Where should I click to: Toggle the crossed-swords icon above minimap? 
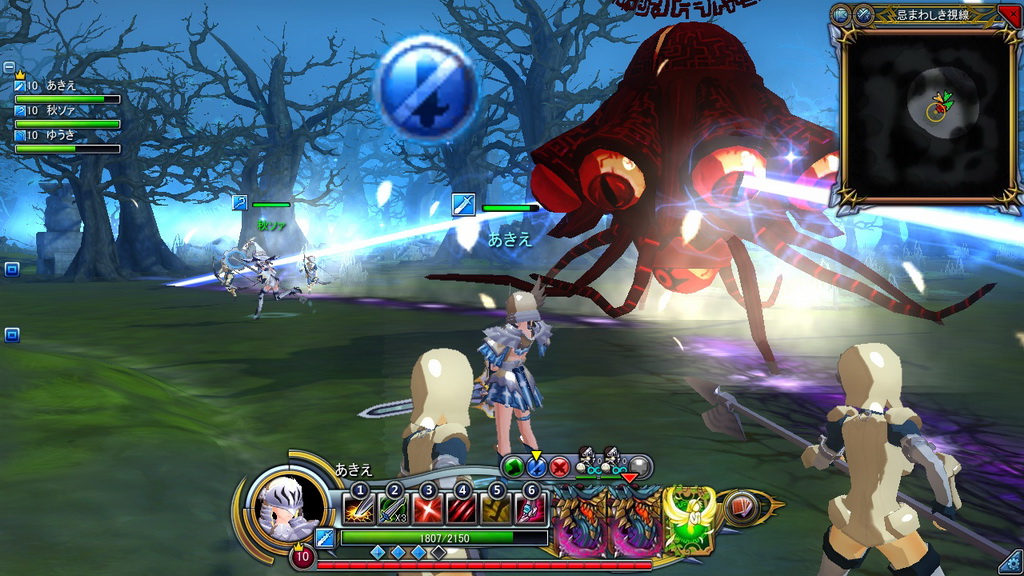coord(863,14)
